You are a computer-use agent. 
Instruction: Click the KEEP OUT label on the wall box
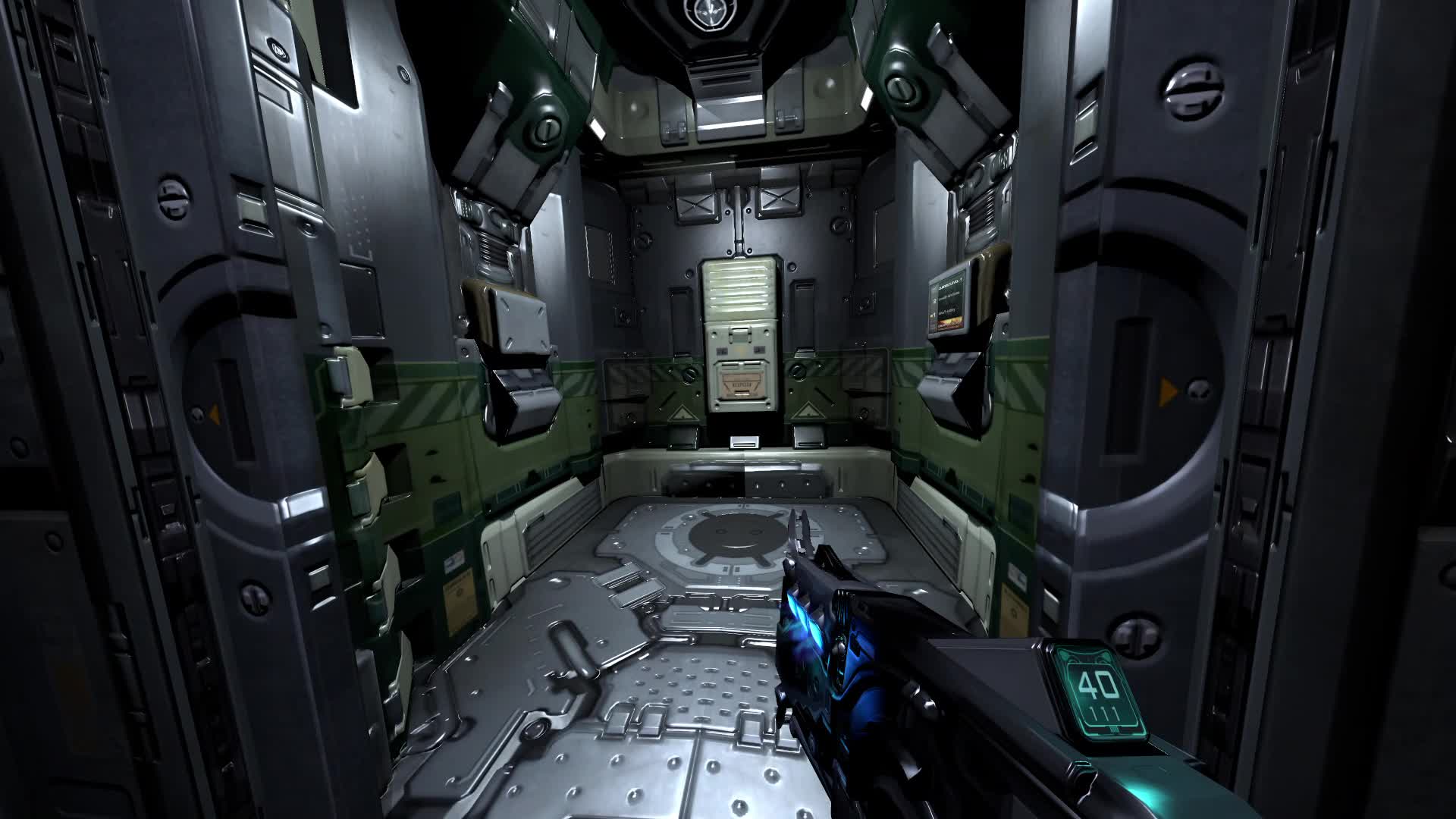click(742, 384)
